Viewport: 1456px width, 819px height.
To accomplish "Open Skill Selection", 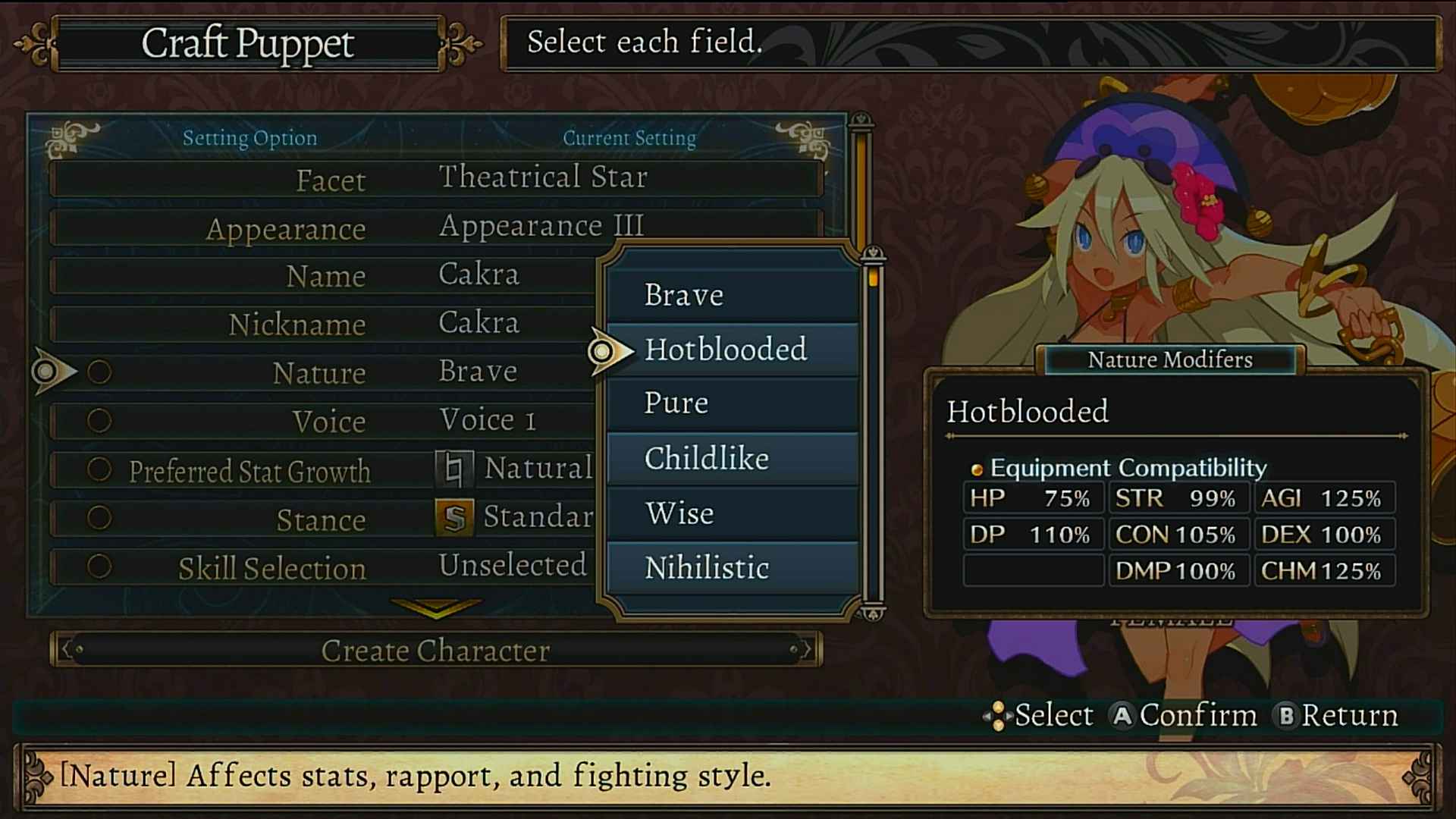I will point(326,567).
